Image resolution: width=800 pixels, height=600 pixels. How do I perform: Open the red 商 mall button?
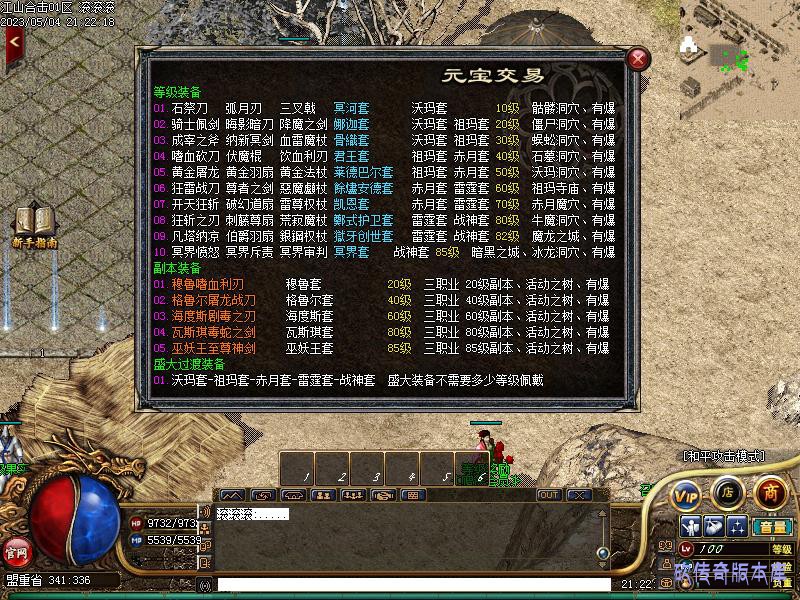(x=769, y=492)
